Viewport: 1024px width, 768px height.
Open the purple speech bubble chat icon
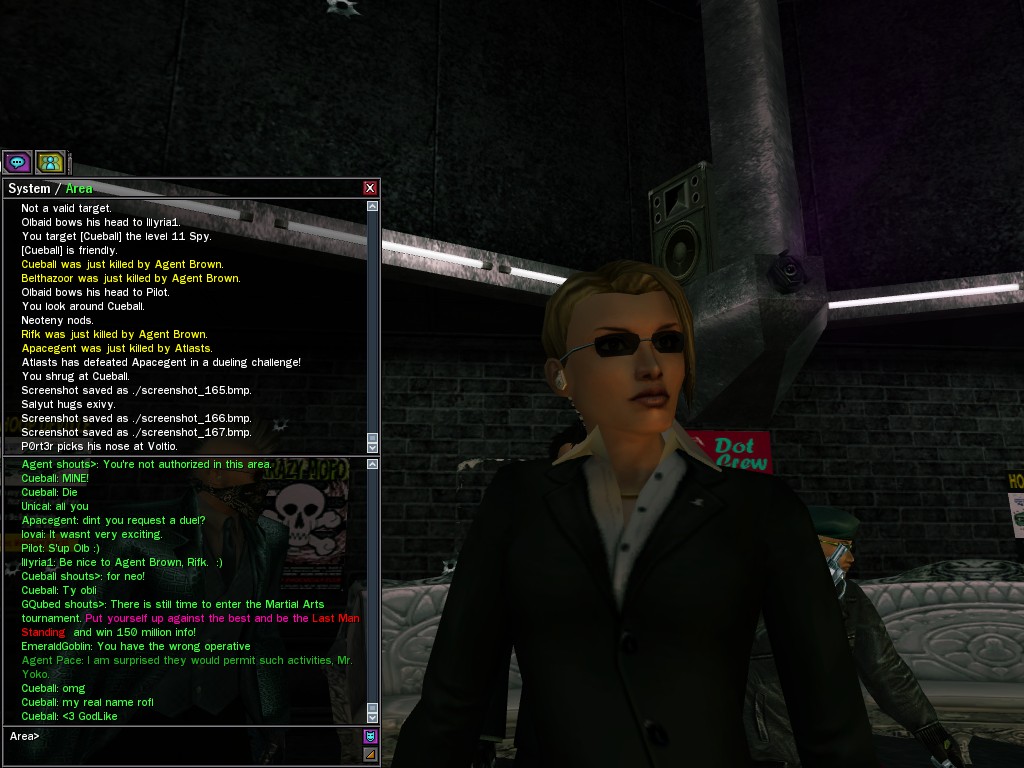(x=17, y=162)
